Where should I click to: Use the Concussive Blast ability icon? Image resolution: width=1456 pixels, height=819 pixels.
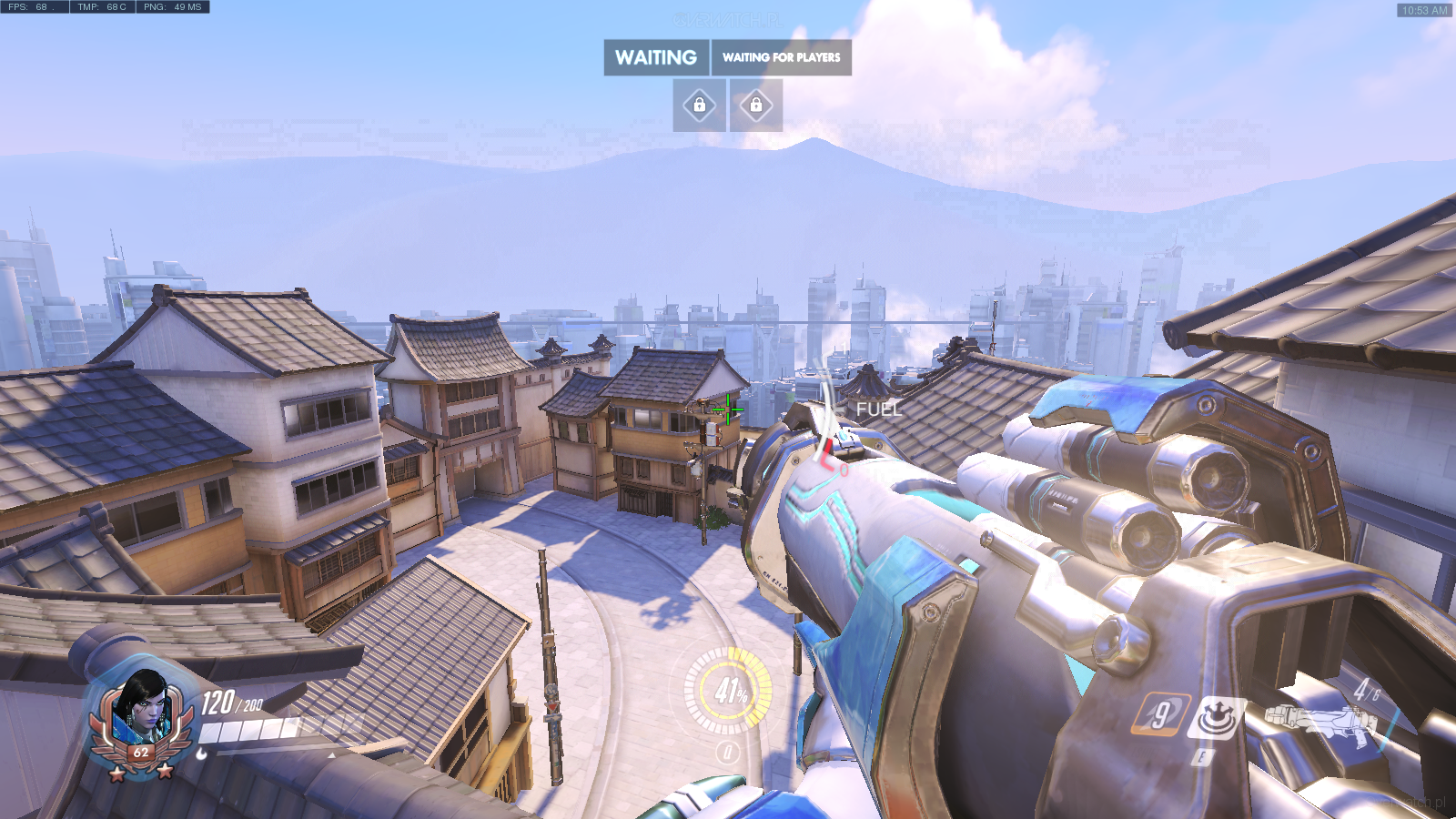(x=1218, y=717)
